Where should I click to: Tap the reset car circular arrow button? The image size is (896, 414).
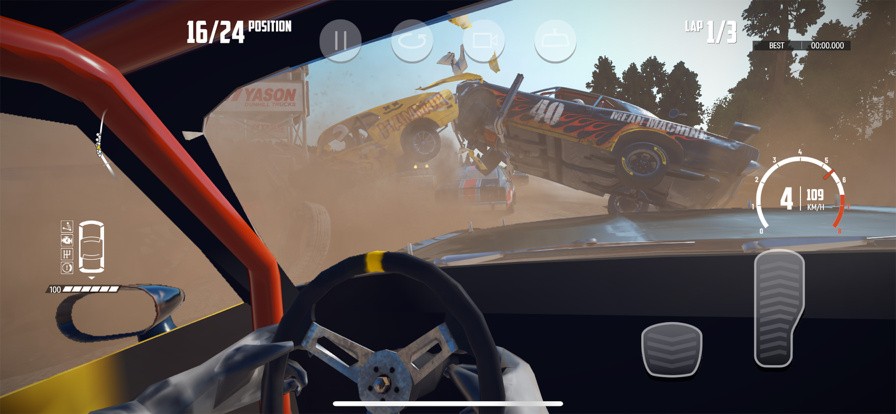tap(411, 40)
